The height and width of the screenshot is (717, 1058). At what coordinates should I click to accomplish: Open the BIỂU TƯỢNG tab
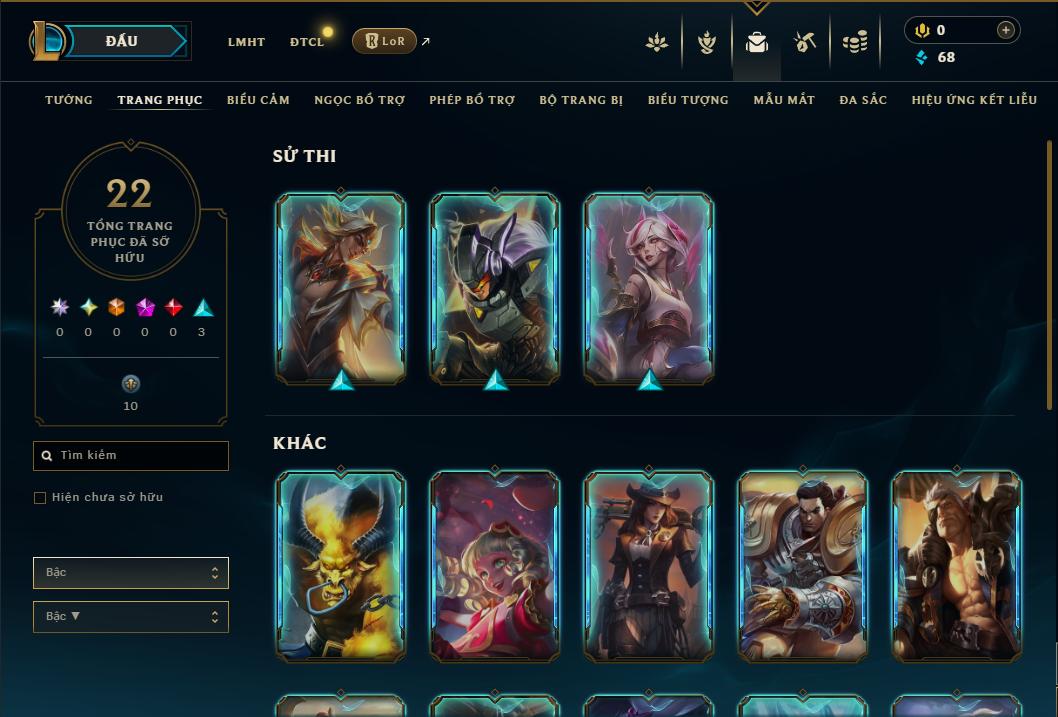tap(688, 100)
